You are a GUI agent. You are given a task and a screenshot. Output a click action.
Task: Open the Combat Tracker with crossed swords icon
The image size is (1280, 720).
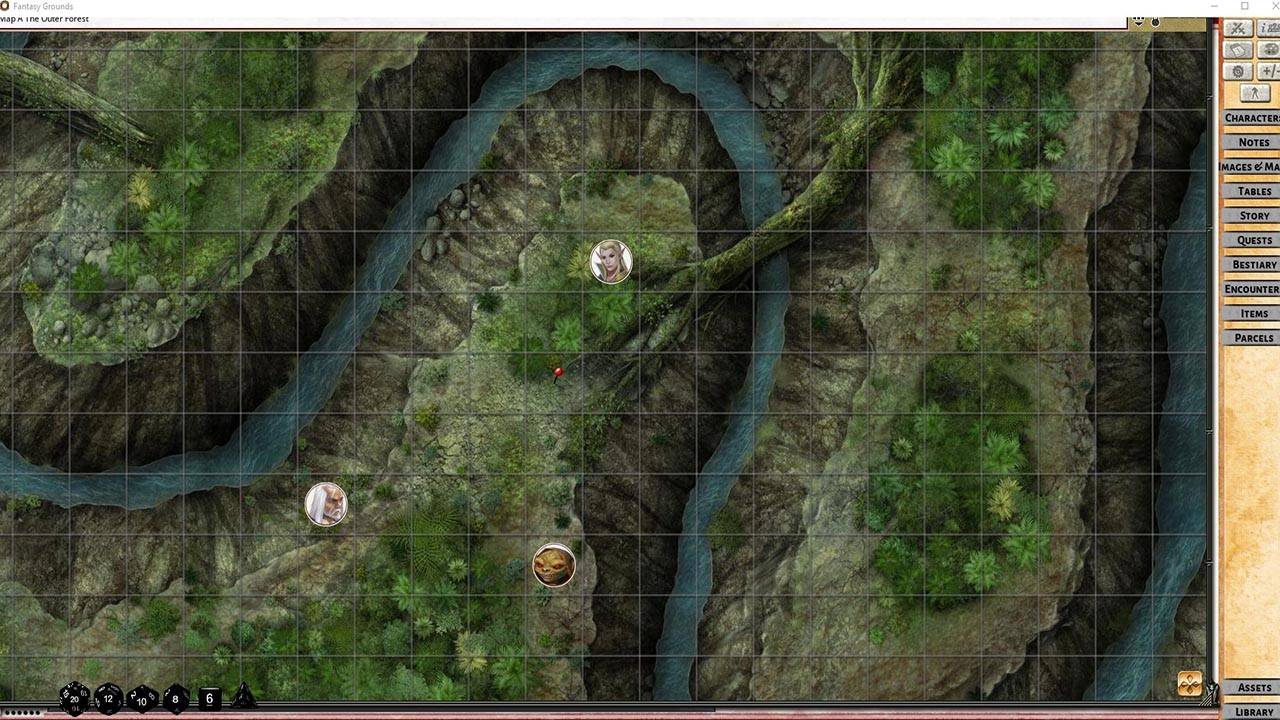point(1236,28)
